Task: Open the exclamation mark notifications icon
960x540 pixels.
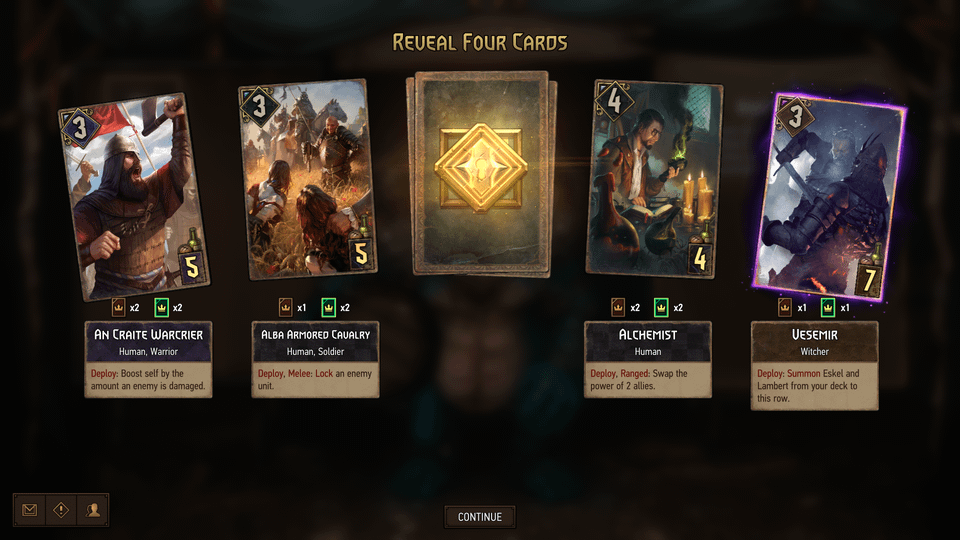Action: (x=61, y=510)
